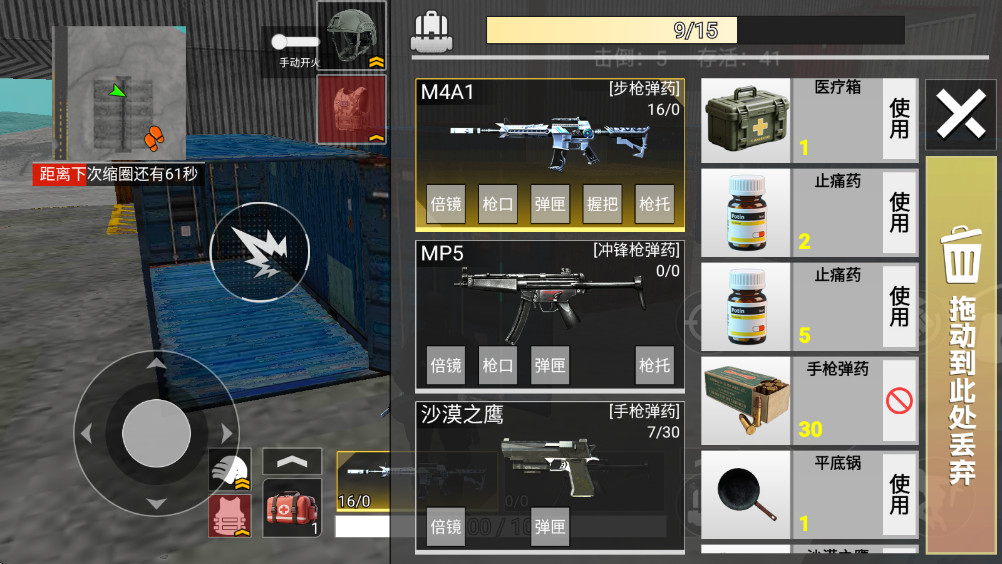The width and height of the screenshot is (1002, 564).
Task: Open the M4A1 枪口 muzzle slot
Action: [498, 204]
